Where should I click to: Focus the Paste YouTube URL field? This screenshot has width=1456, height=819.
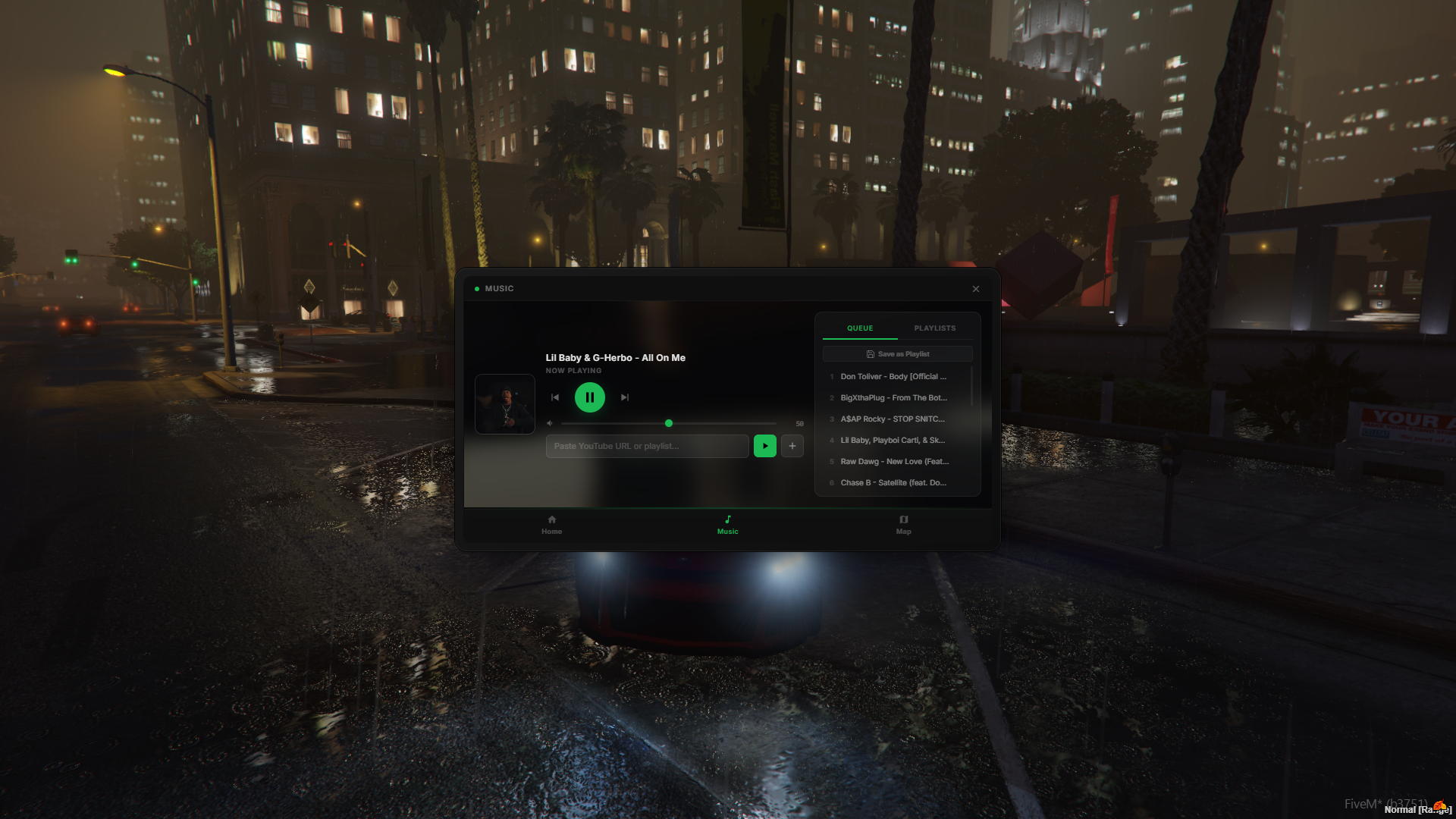coord(647,446)
